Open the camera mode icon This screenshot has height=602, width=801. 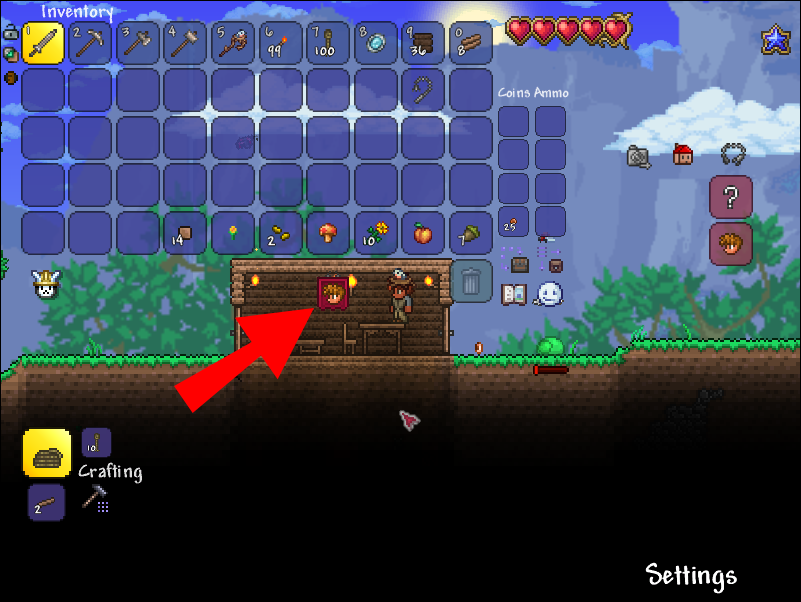point(639,155)
